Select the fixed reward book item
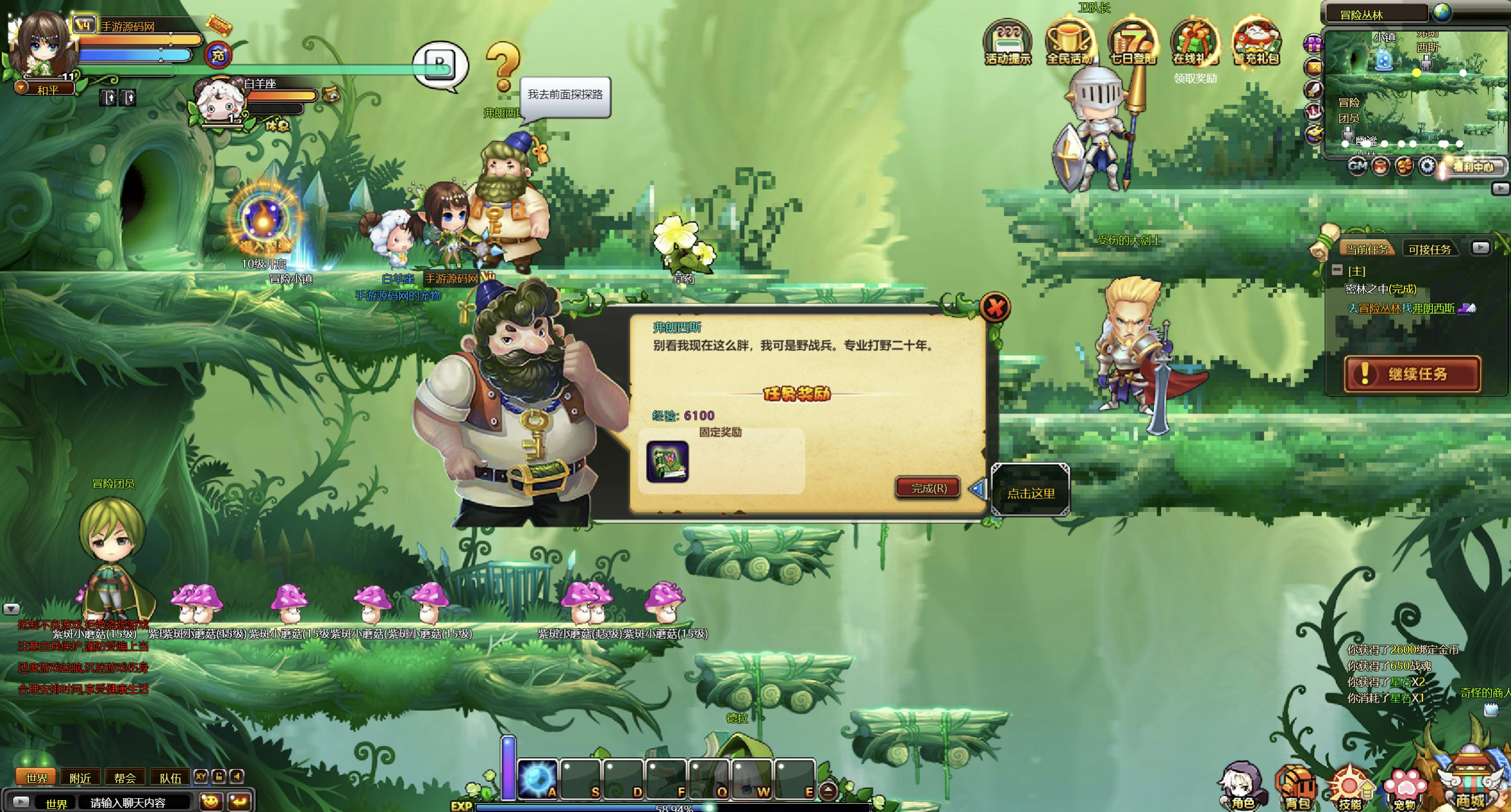Screen dimensions: 1511x812 667,462
